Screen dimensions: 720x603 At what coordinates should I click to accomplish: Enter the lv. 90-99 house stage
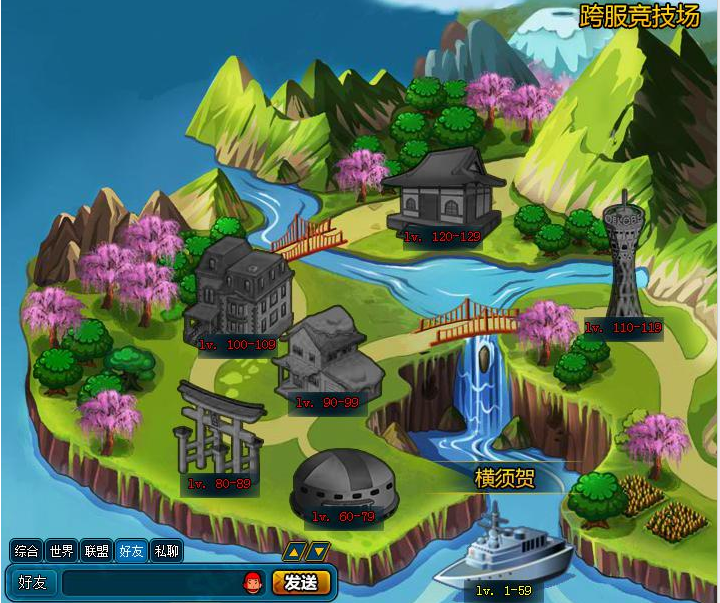point(328,358)
